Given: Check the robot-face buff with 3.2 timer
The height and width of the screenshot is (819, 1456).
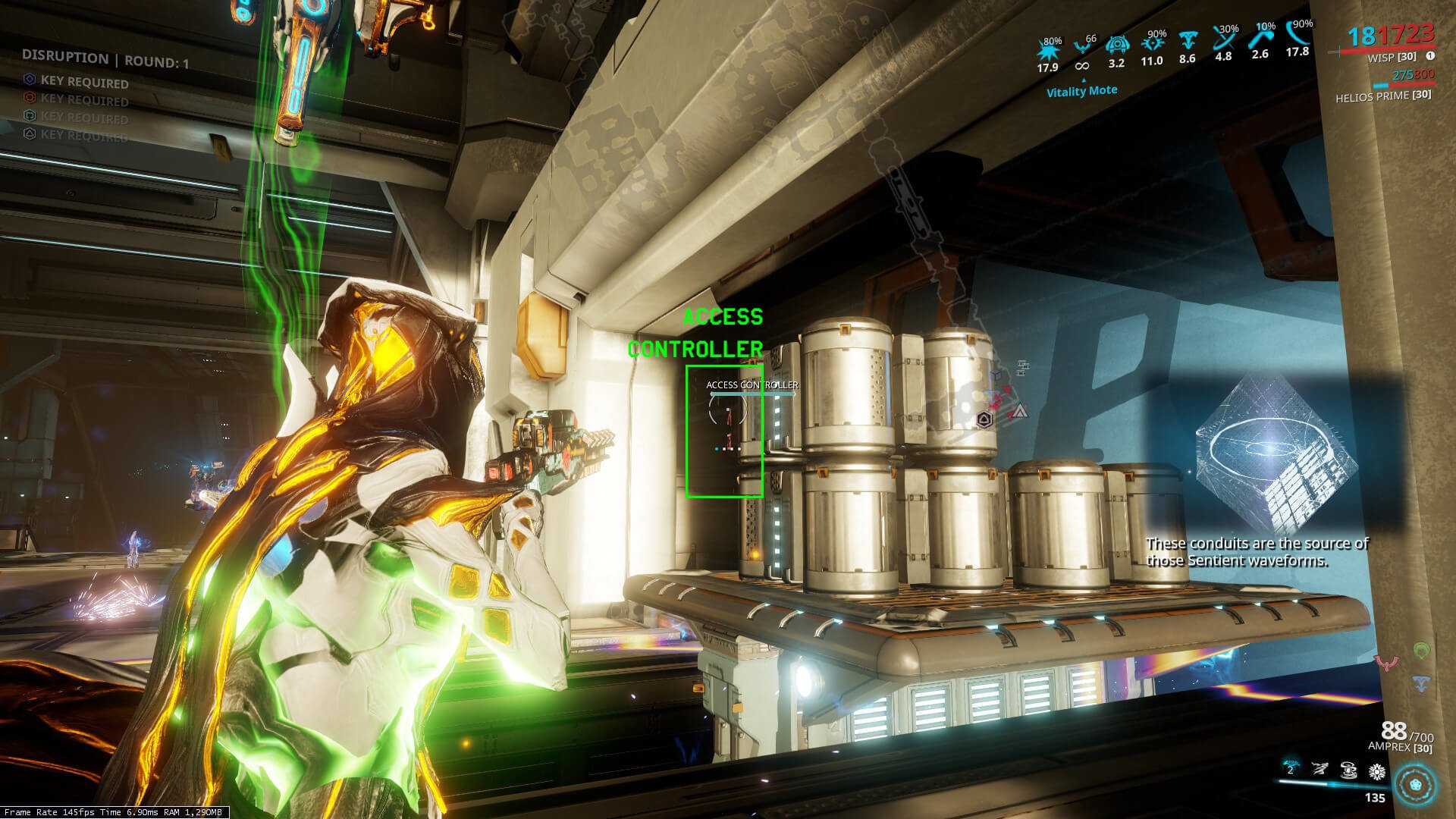Looking at the screenshot, I should pyautogui.click(x=1116, y=46).
